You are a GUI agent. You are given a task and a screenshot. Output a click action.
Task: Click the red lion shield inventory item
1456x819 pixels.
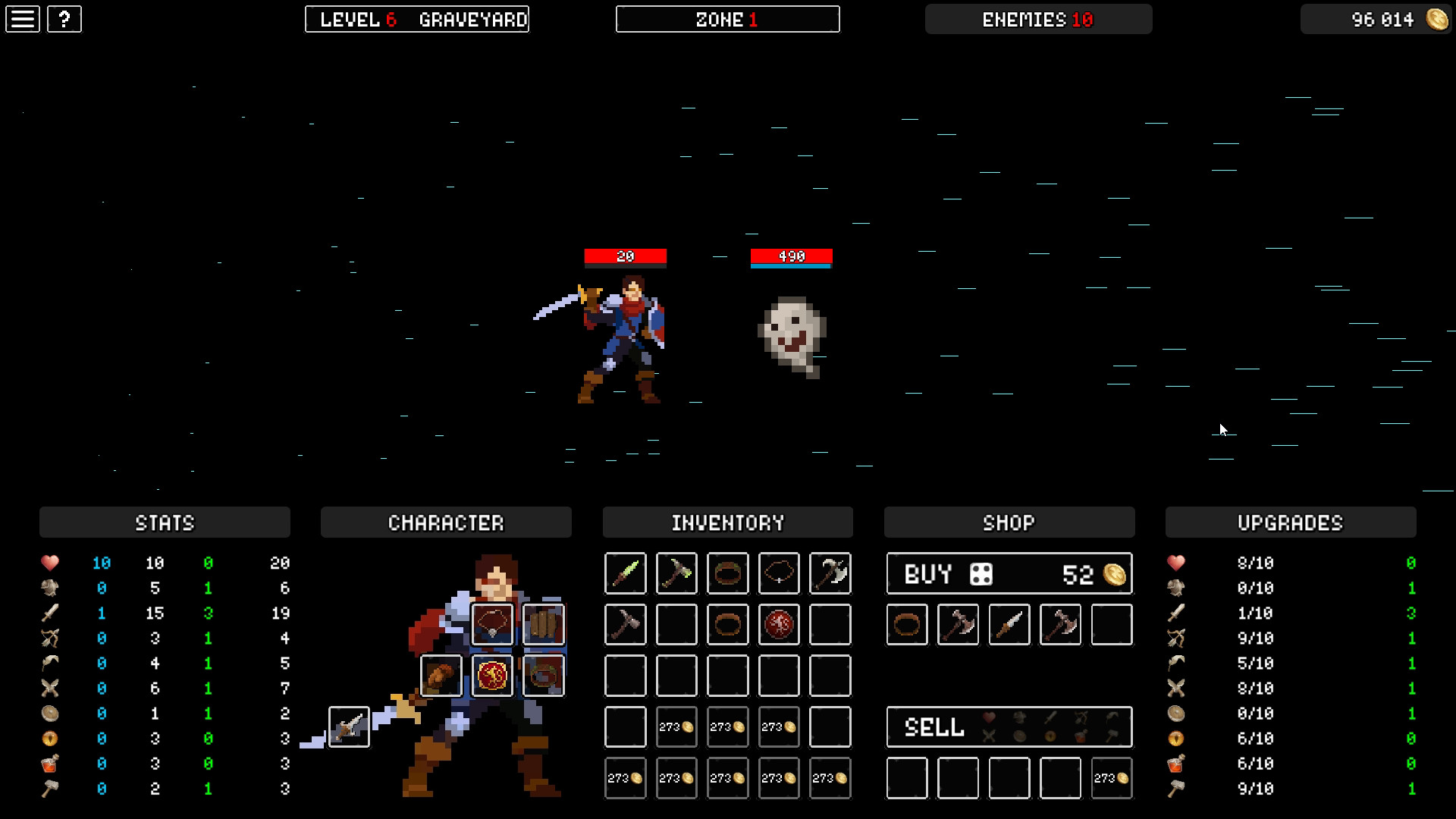tap(779, 624)
